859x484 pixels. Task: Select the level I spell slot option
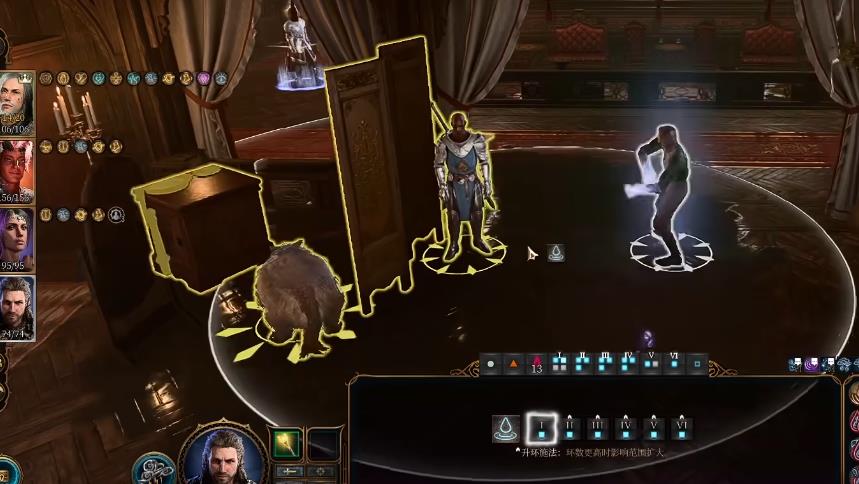click(x=541, y=430)
